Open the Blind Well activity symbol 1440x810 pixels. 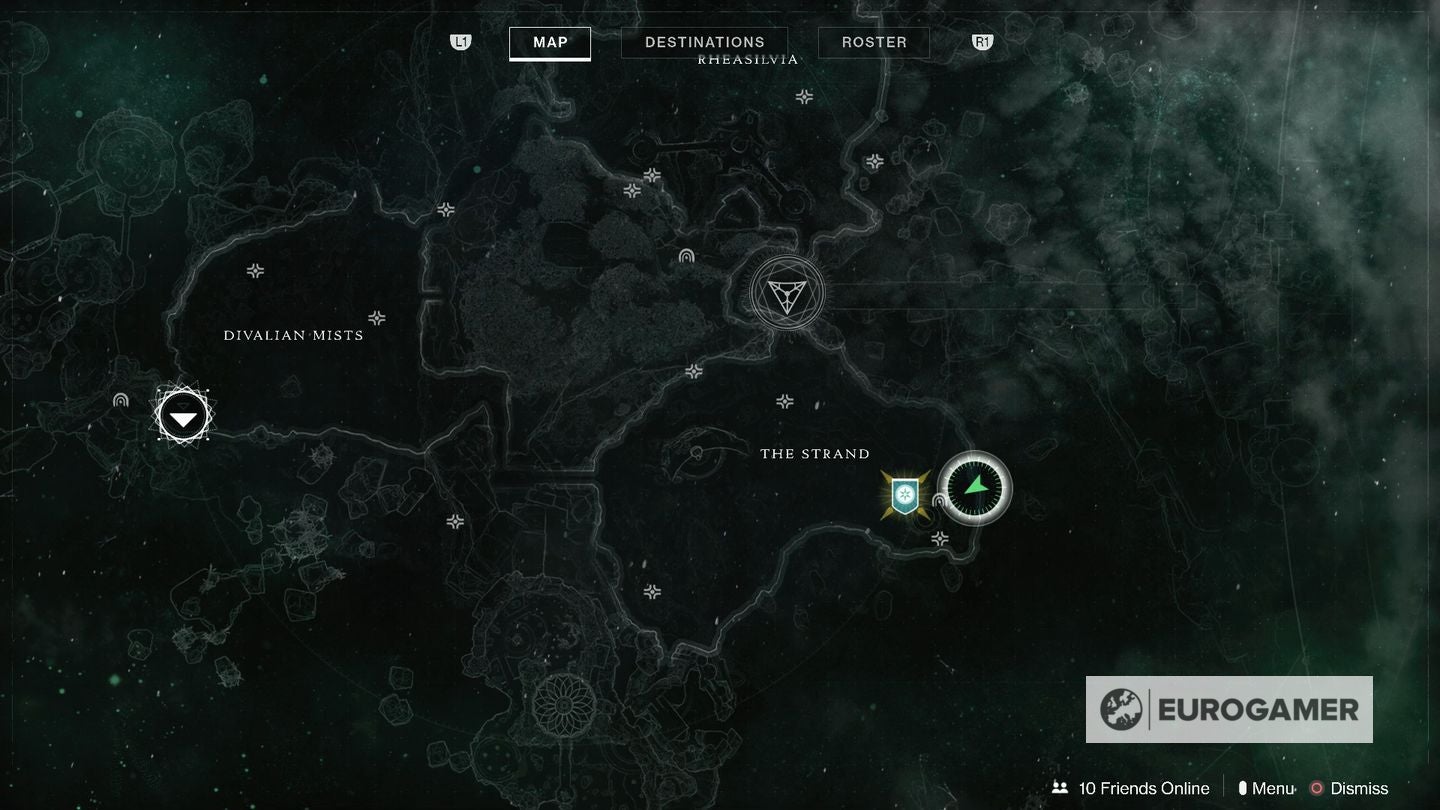click(788, 293)
